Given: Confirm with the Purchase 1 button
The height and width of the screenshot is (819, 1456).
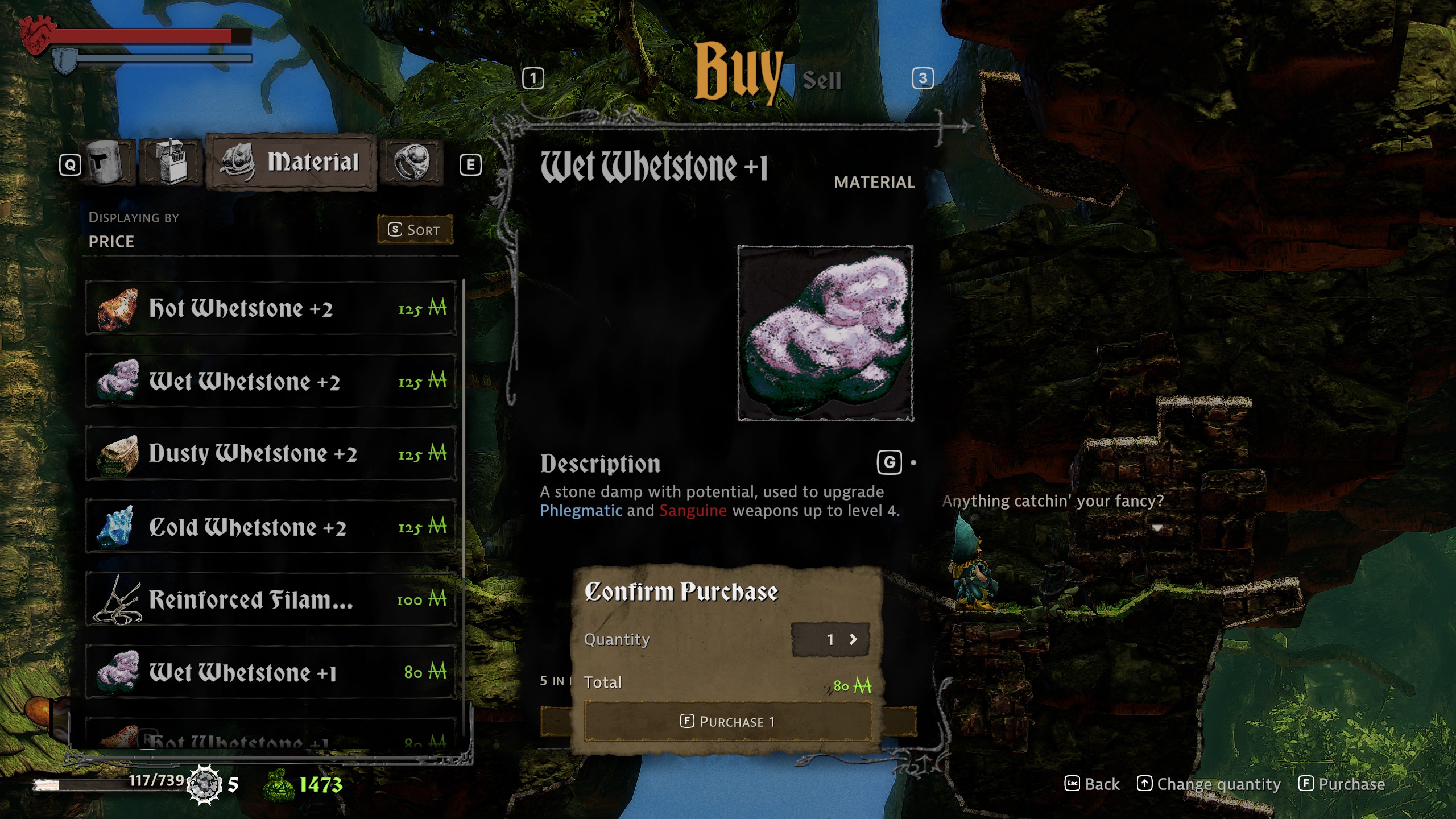Looking at the screenshot, I should click(727, 722).
